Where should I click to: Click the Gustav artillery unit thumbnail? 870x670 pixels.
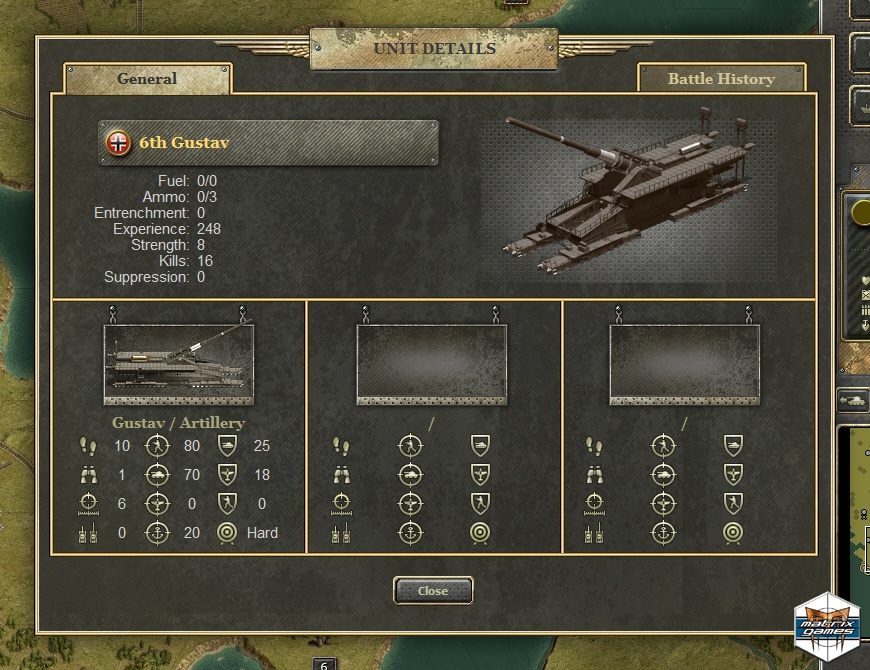click(x=178, y=362)
